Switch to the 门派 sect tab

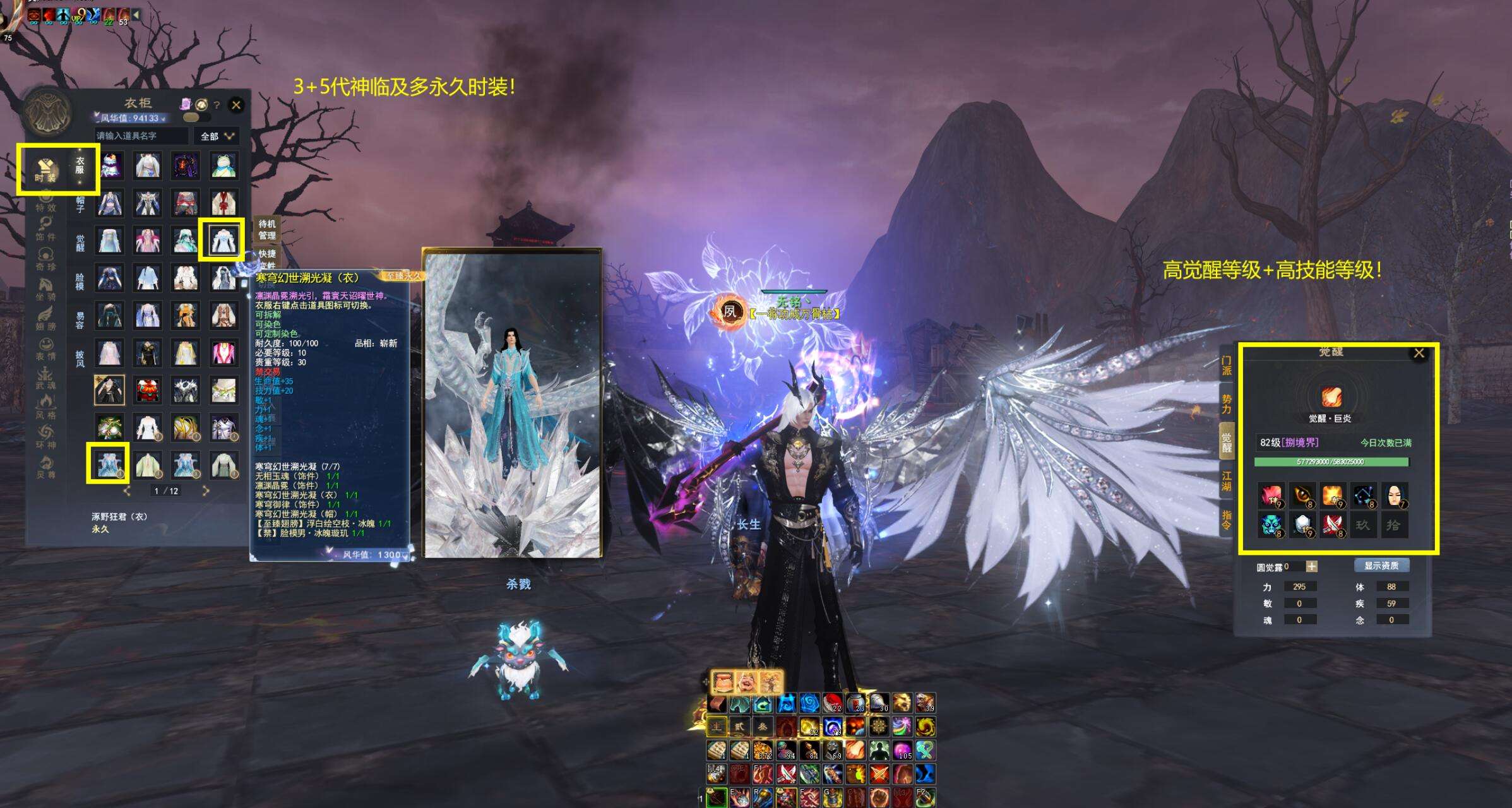(1227, 365)
